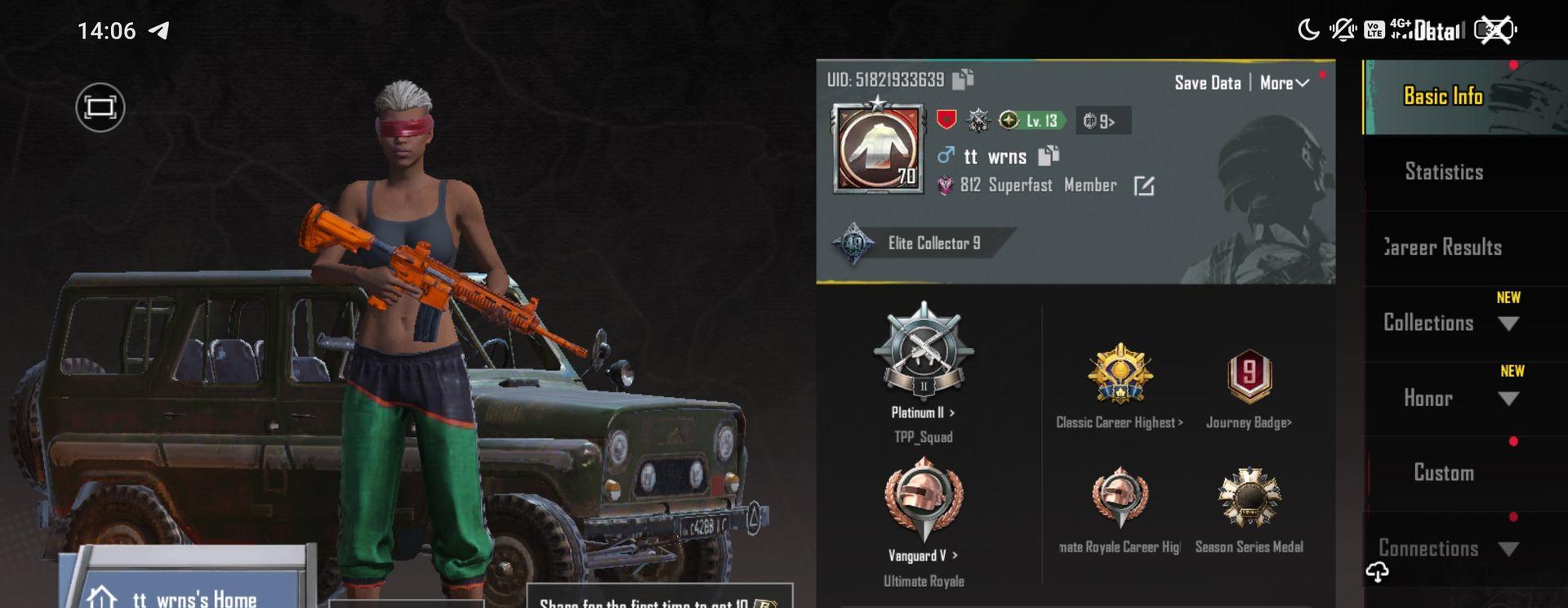Toggle fullscreen character view icon

100,107
